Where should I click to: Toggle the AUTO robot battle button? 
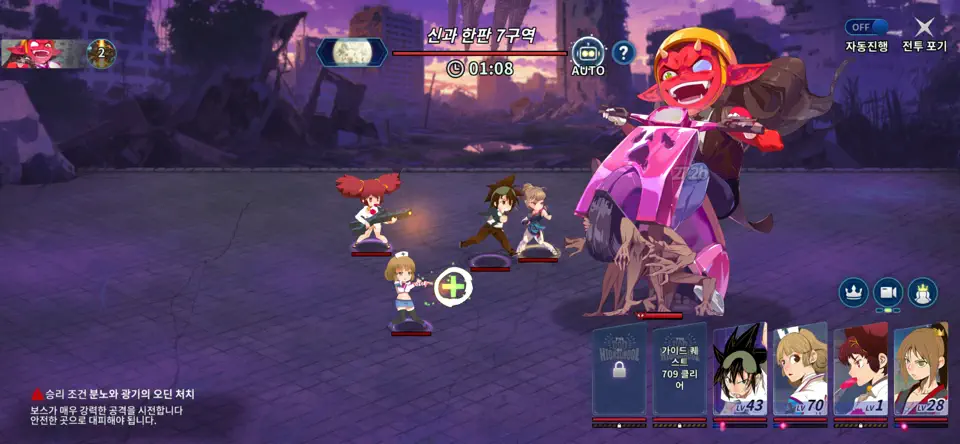pos(588,53)
